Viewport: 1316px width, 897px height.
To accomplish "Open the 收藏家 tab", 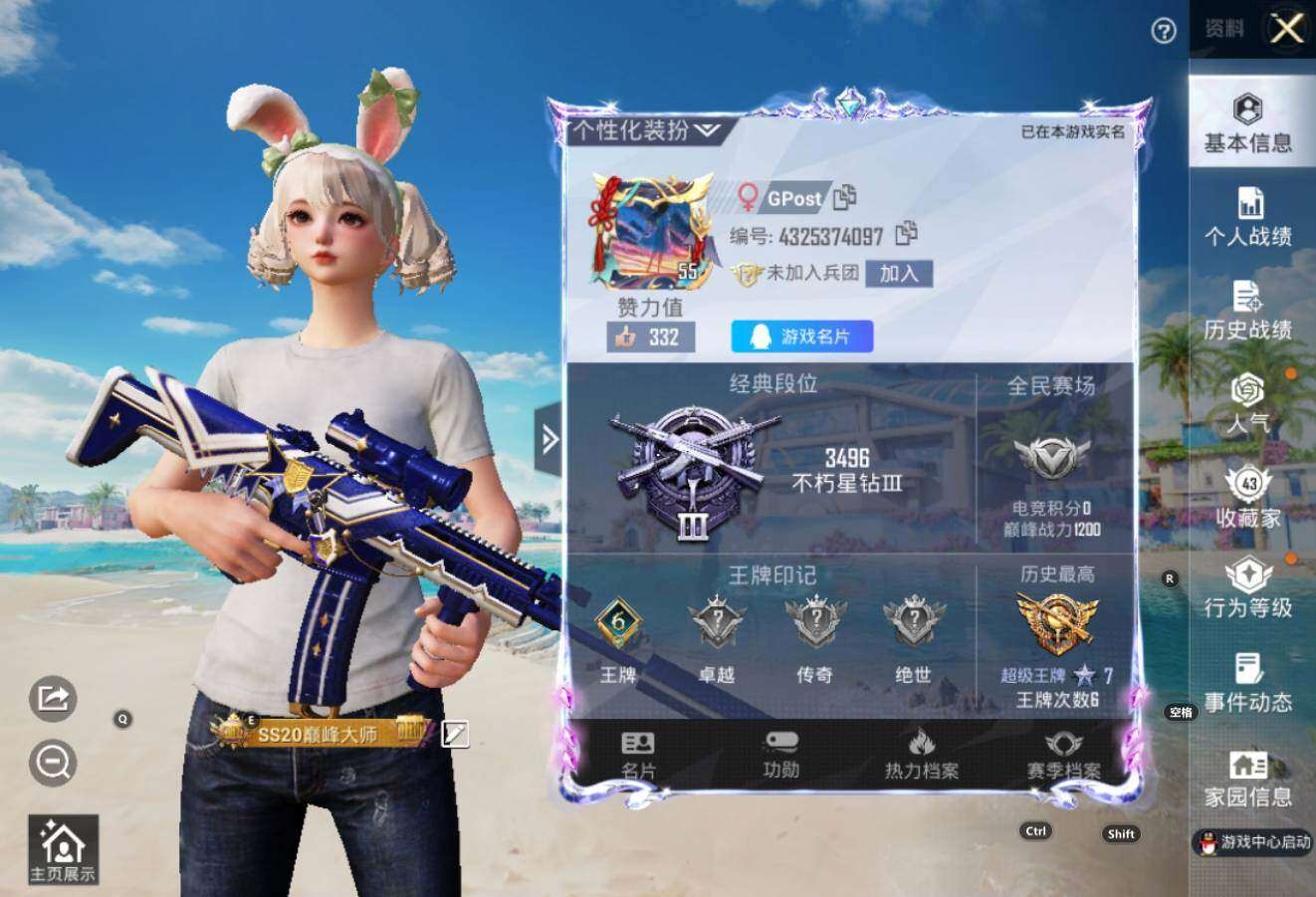I will 1247,498.
